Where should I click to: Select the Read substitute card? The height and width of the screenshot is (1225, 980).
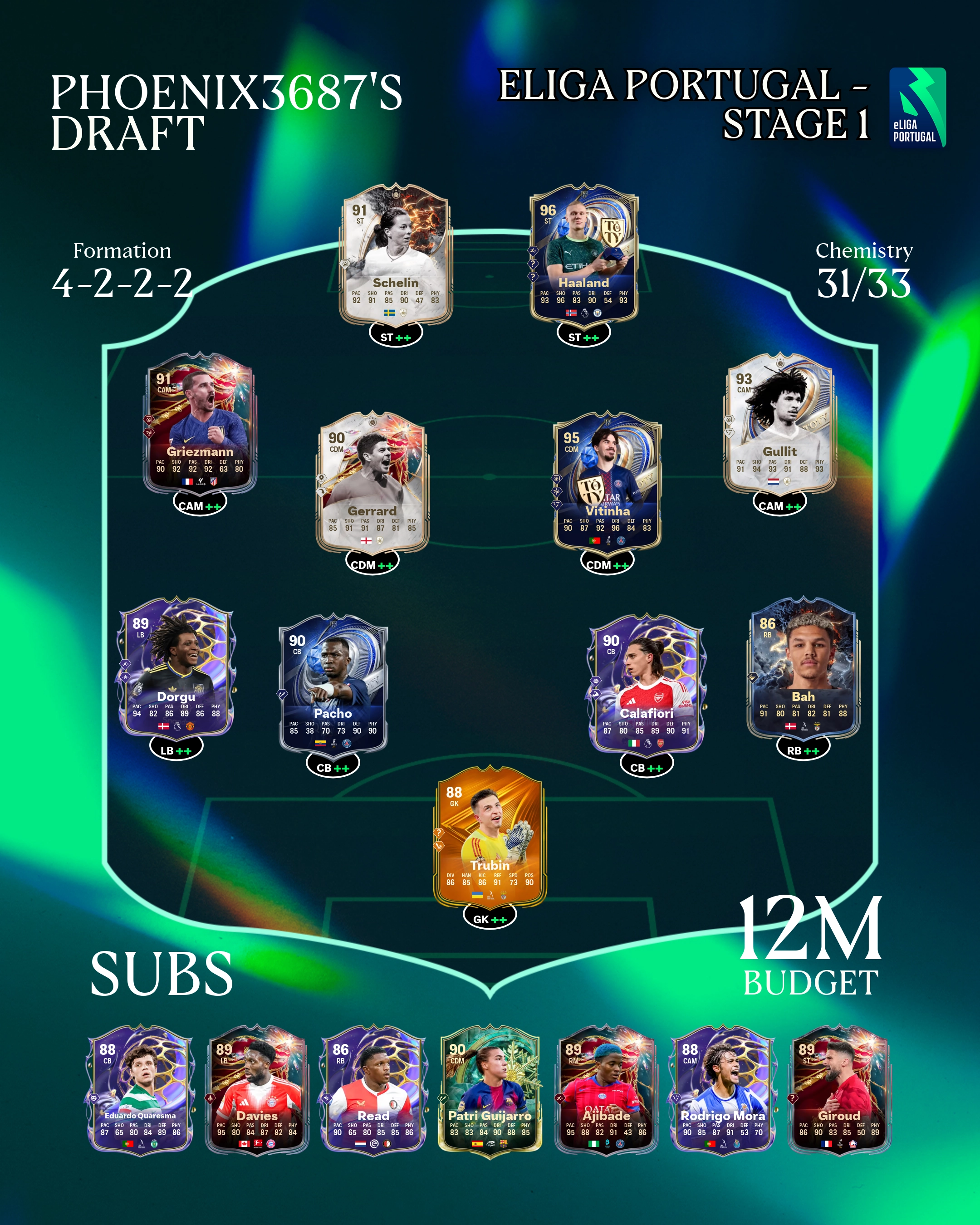click(x=373, y=1090)
